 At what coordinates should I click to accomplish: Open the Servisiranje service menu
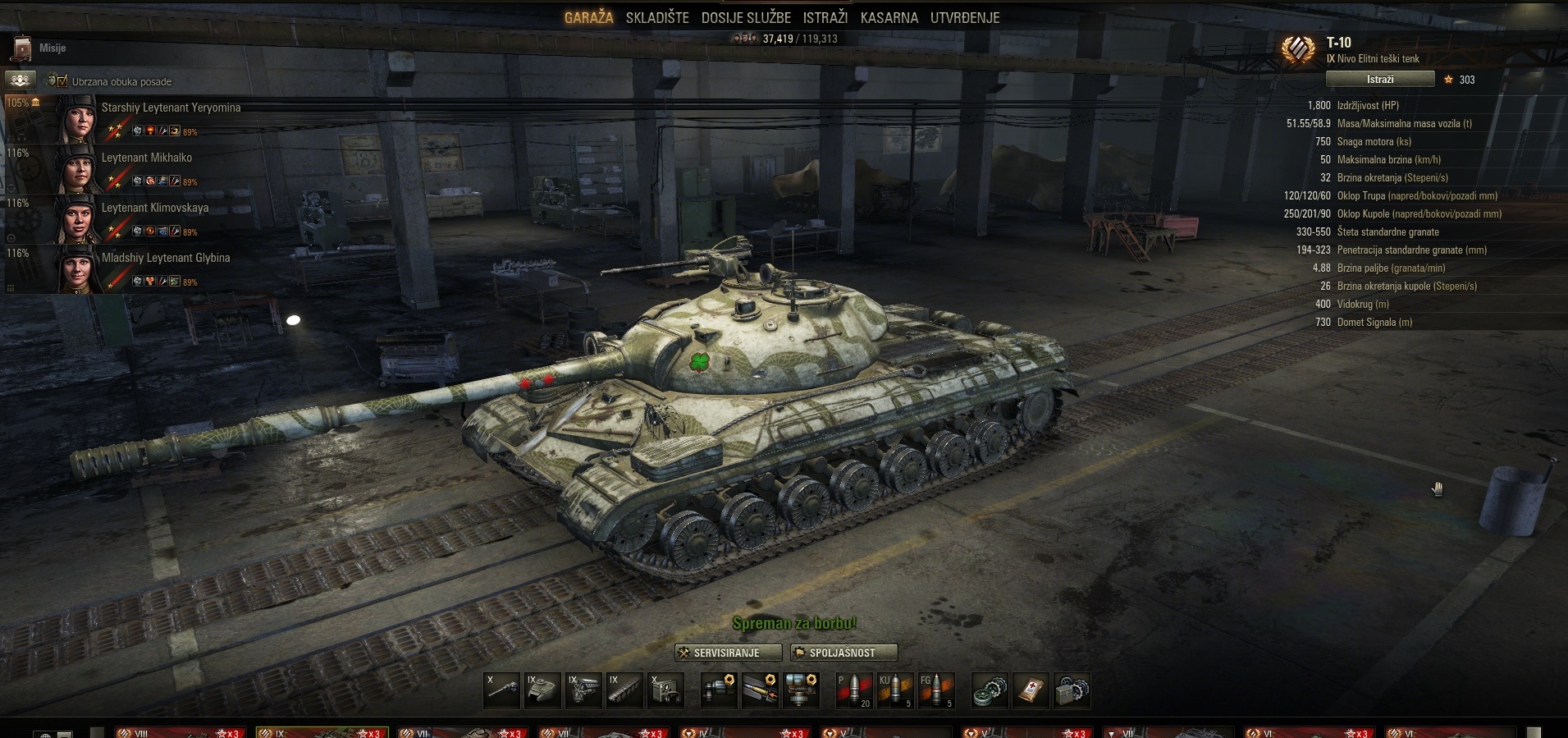[728, 653]
